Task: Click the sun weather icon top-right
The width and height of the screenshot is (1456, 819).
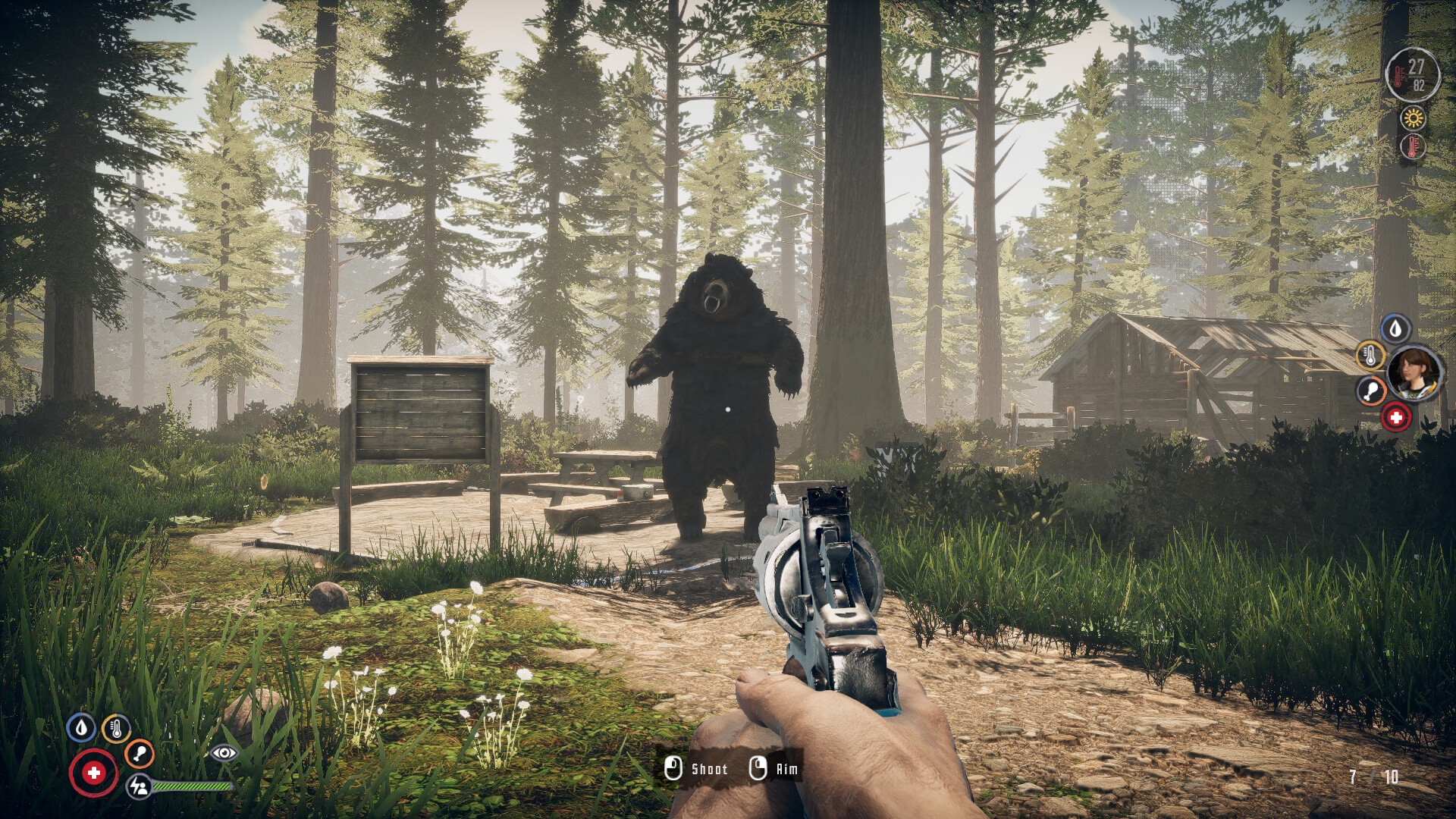Action: (x=1412, y=119)
